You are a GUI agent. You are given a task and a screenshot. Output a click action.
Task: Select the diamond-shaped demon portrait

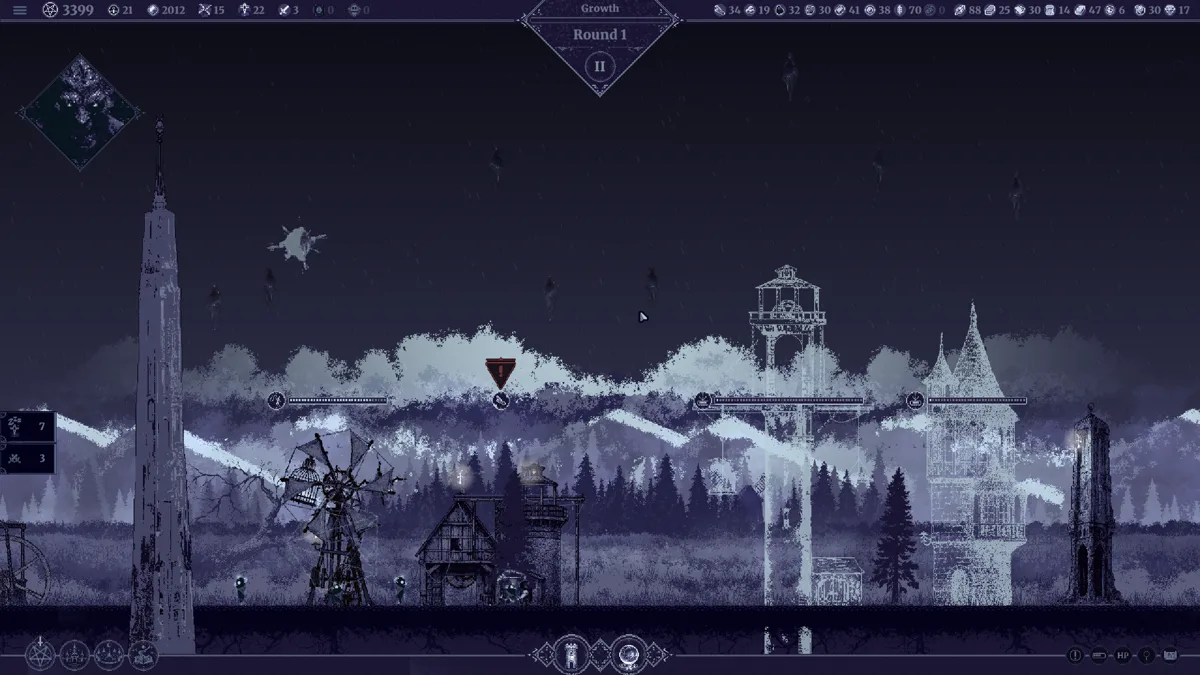point(80,112)
